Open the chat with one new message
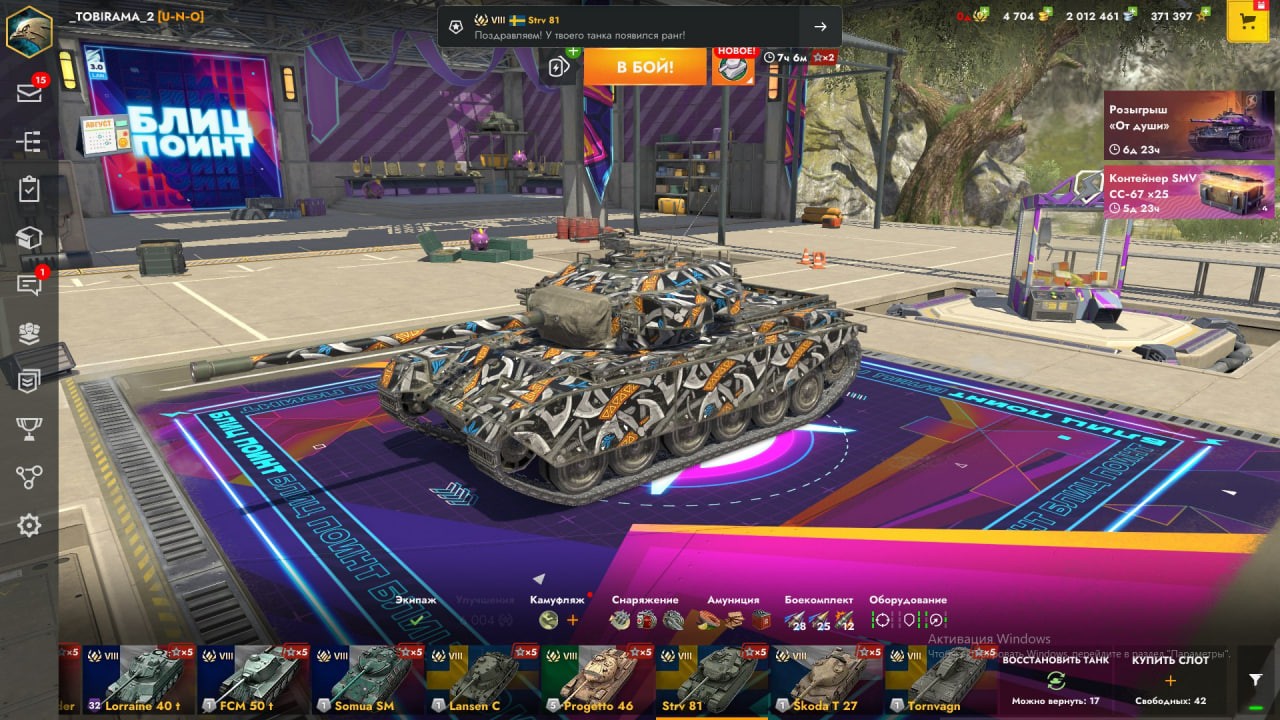 (29, 285)
